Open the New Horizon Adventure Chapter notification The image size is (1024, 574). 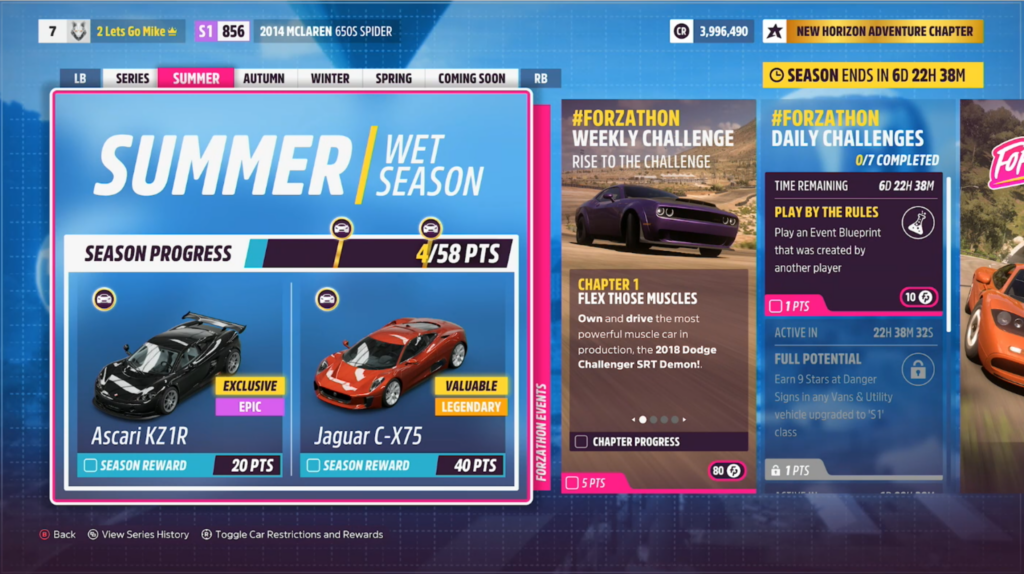[884, 31]
